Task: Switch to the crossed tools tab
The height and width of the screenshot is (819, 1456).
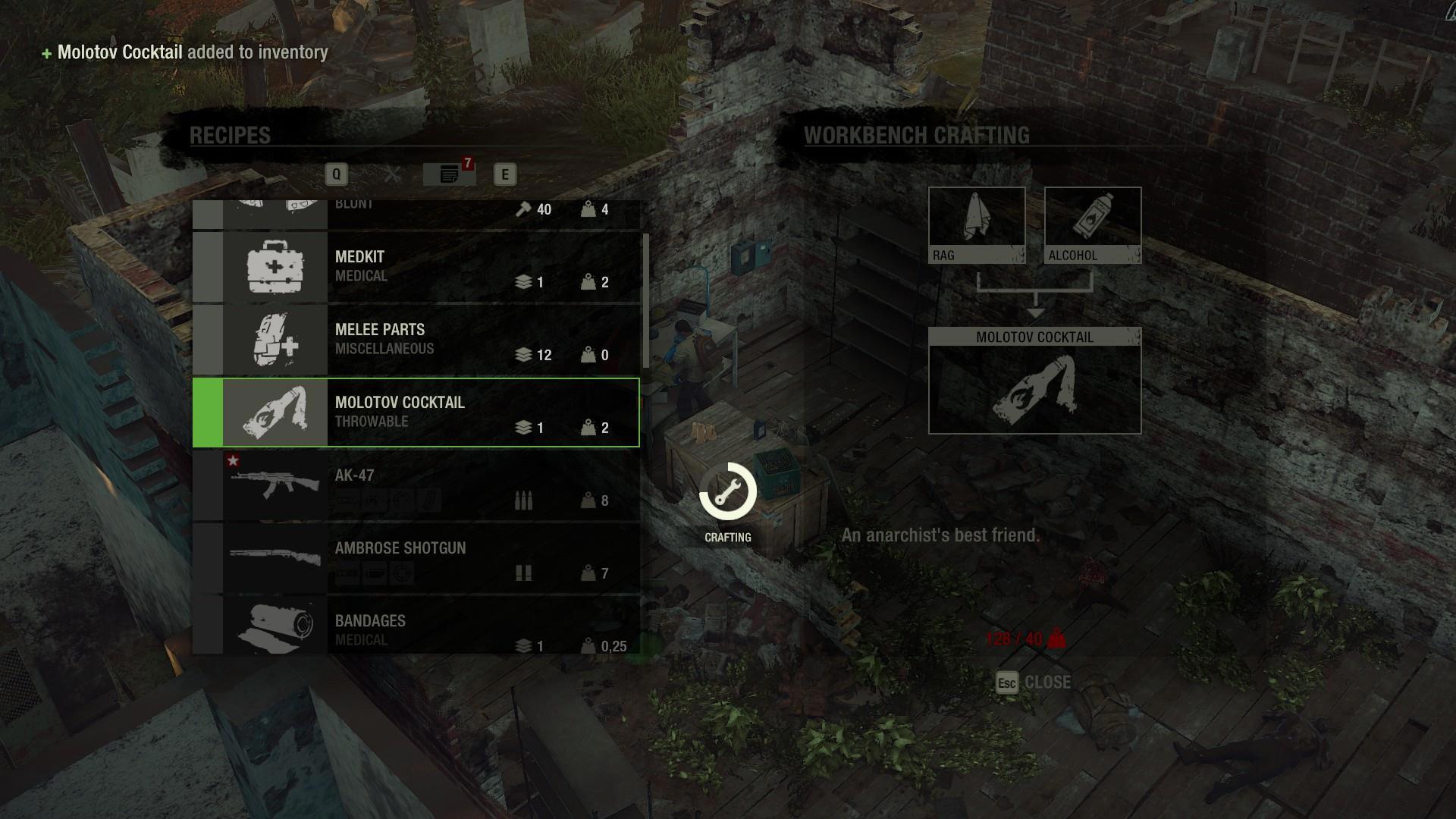Action: tap(392, 174)
